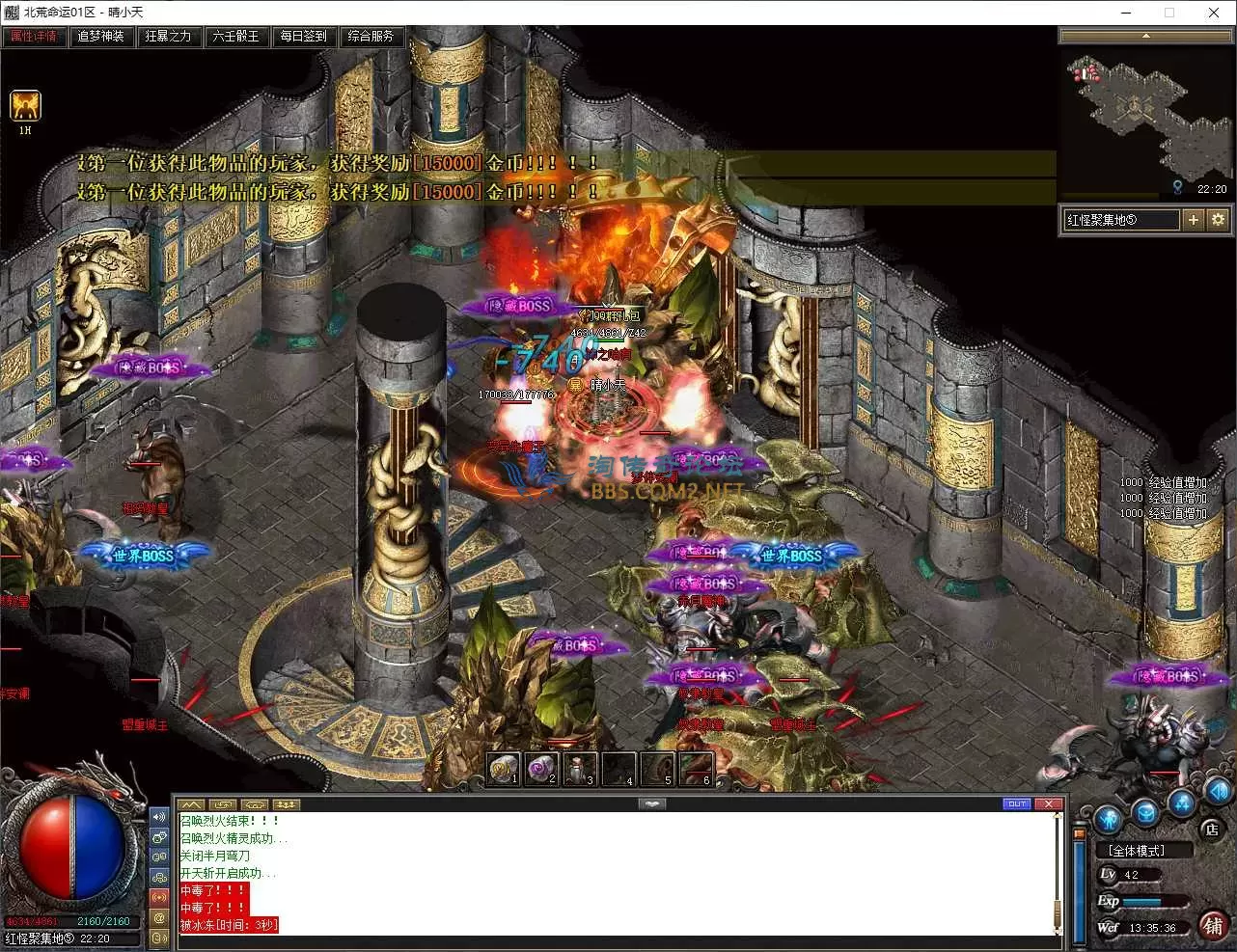Open the gear settings beside the map name
Viewport: 1237px width, 952px height.
[1218, 220]
